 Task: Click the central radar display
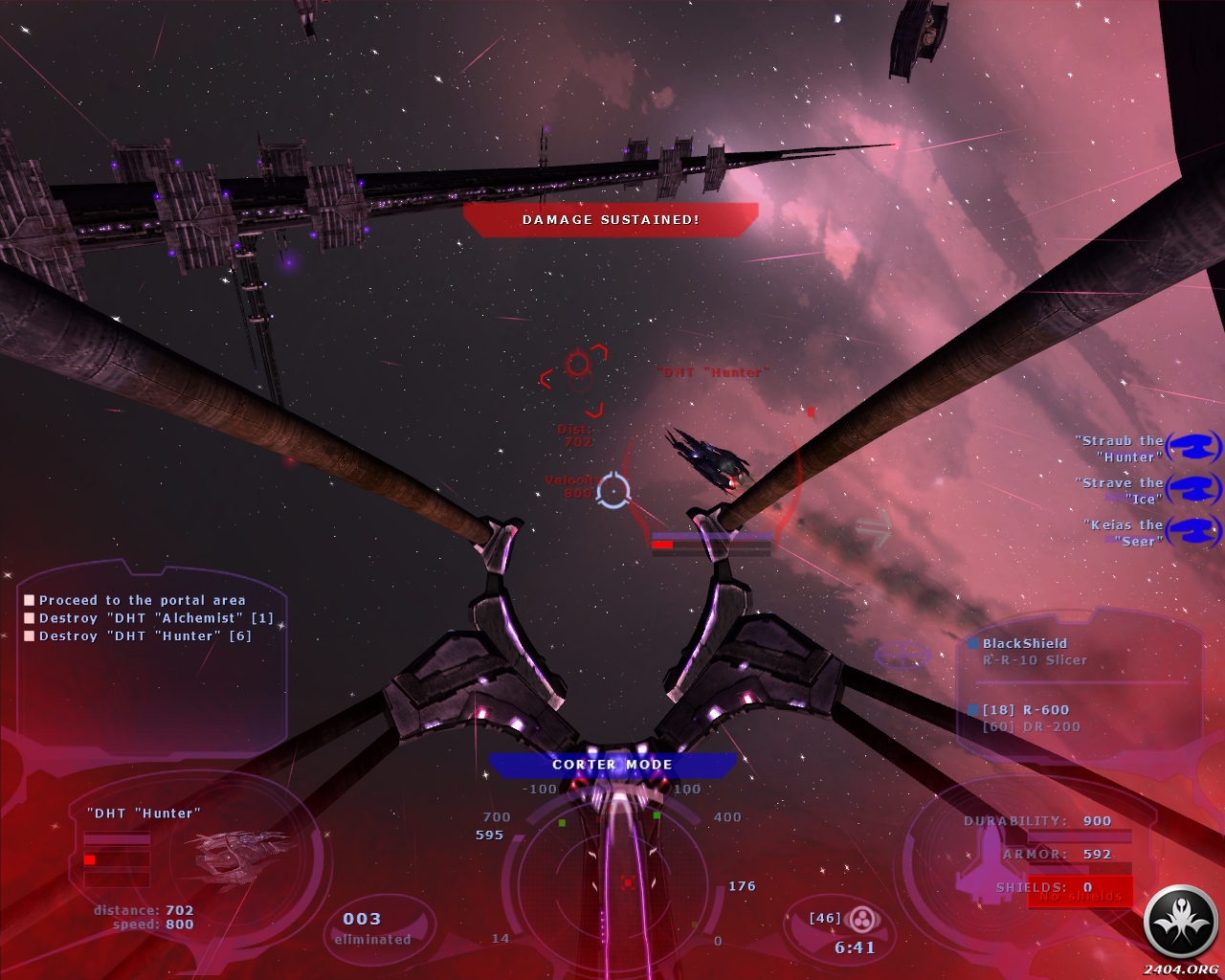627,879
